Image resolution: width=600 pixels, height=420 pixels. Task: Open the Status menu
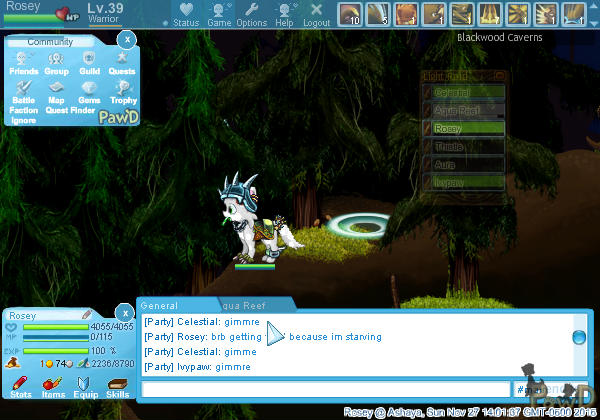[x=186, y=13]
